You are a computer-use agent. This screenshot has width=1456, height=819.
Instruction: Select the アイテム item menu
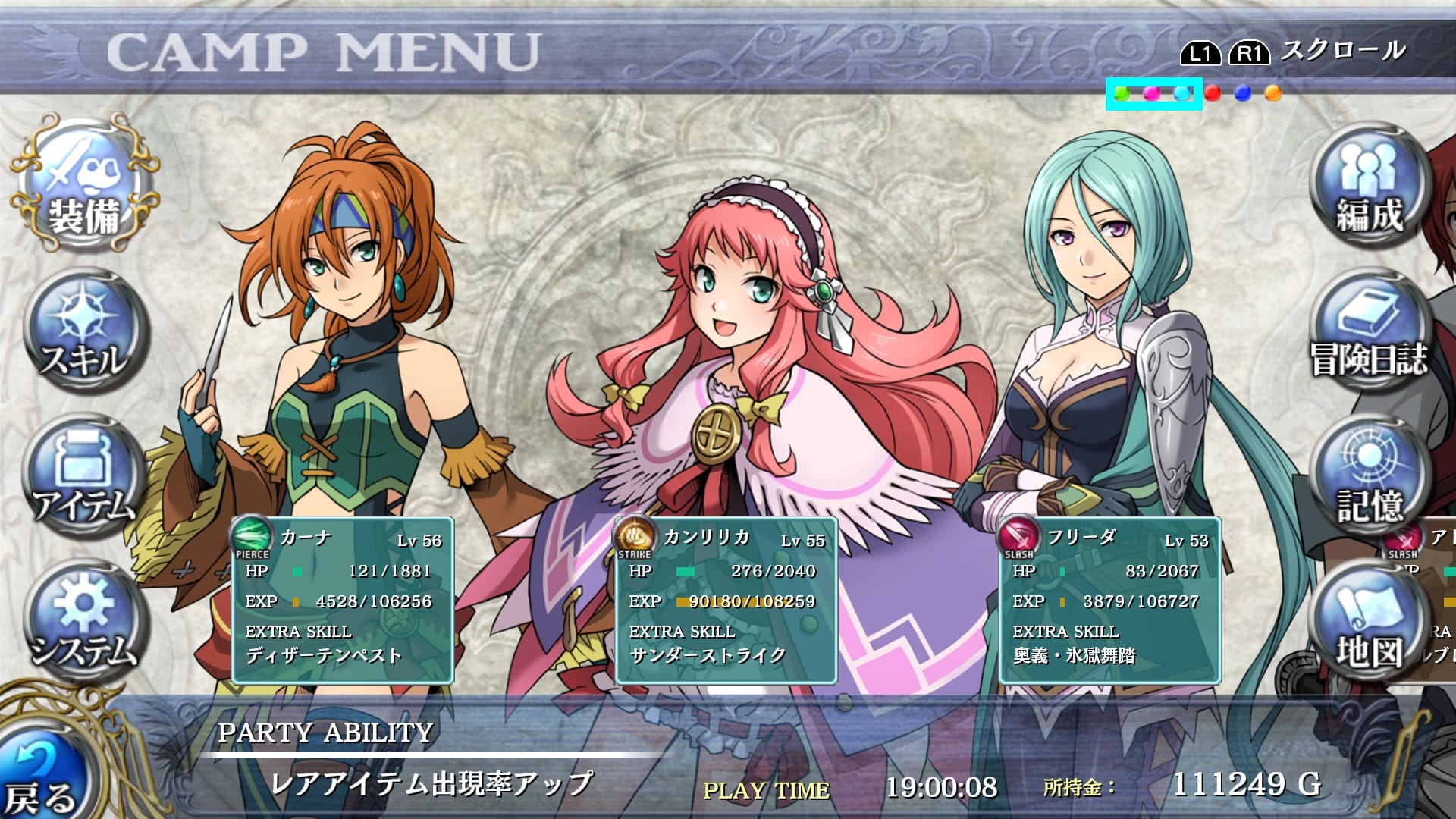pyautogui.click(x=83, y=478)
